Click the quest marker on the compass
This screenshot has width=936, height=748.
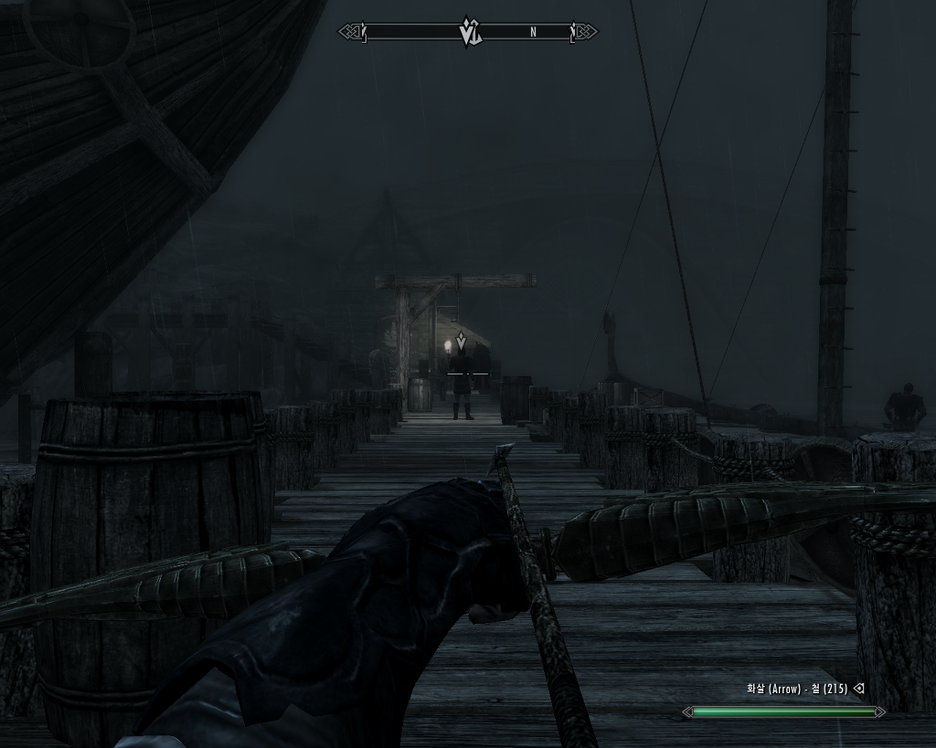point(469,31)
